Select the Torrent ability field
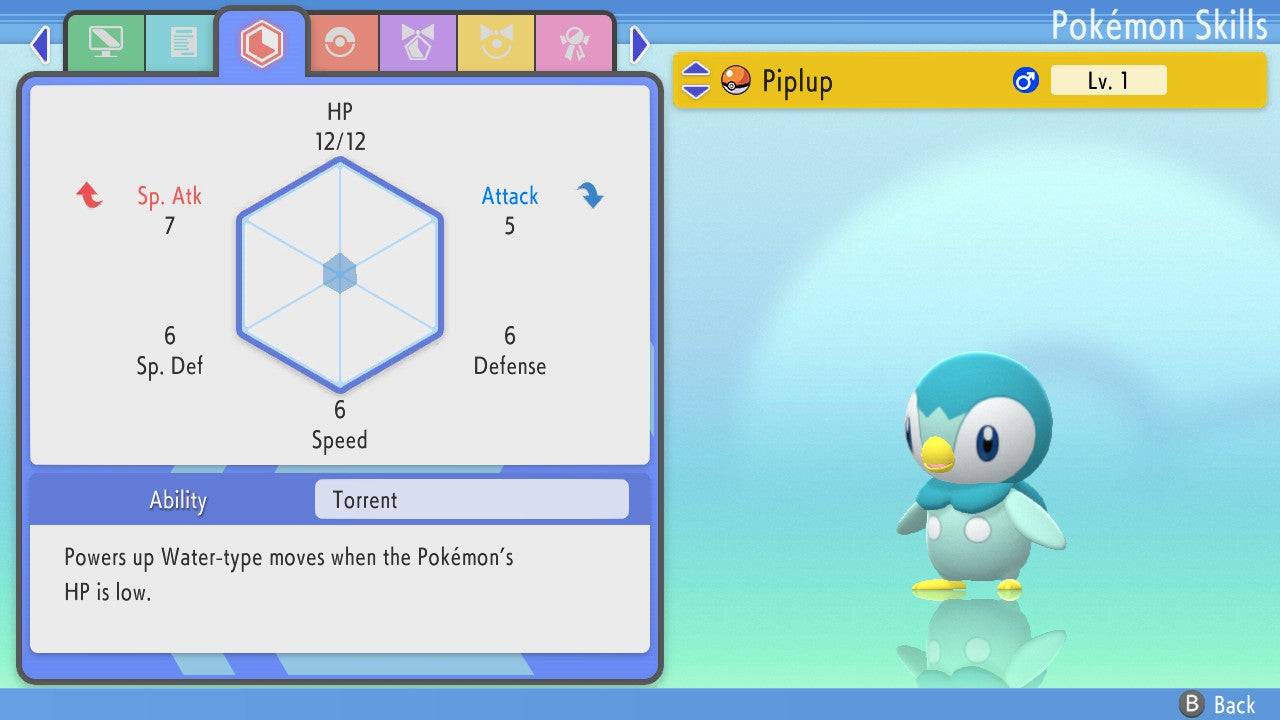The image size is (1280, 720). click(x=471, y=500)
